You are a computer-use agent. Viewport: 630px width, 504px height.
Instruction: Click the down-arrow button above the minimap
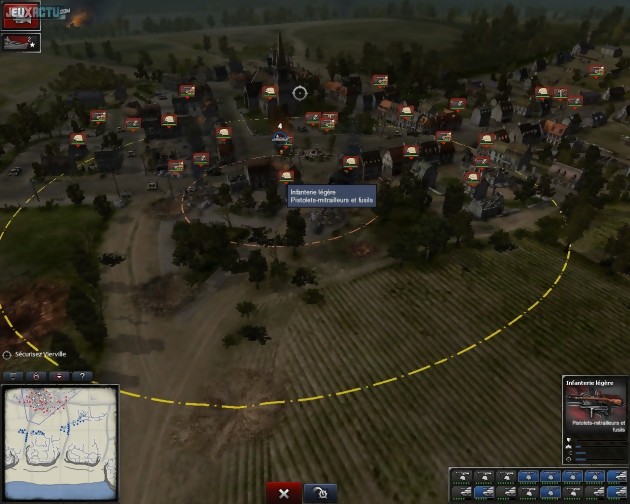[59, 376]
